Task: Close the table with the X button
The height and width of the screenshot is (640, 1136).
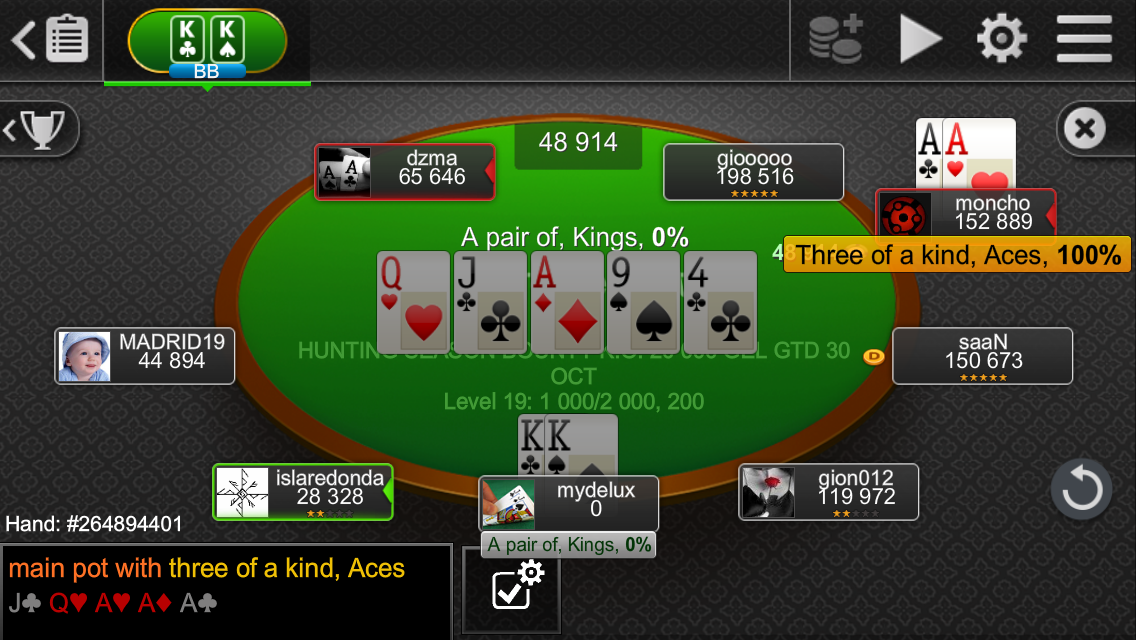Action: 1085,129
